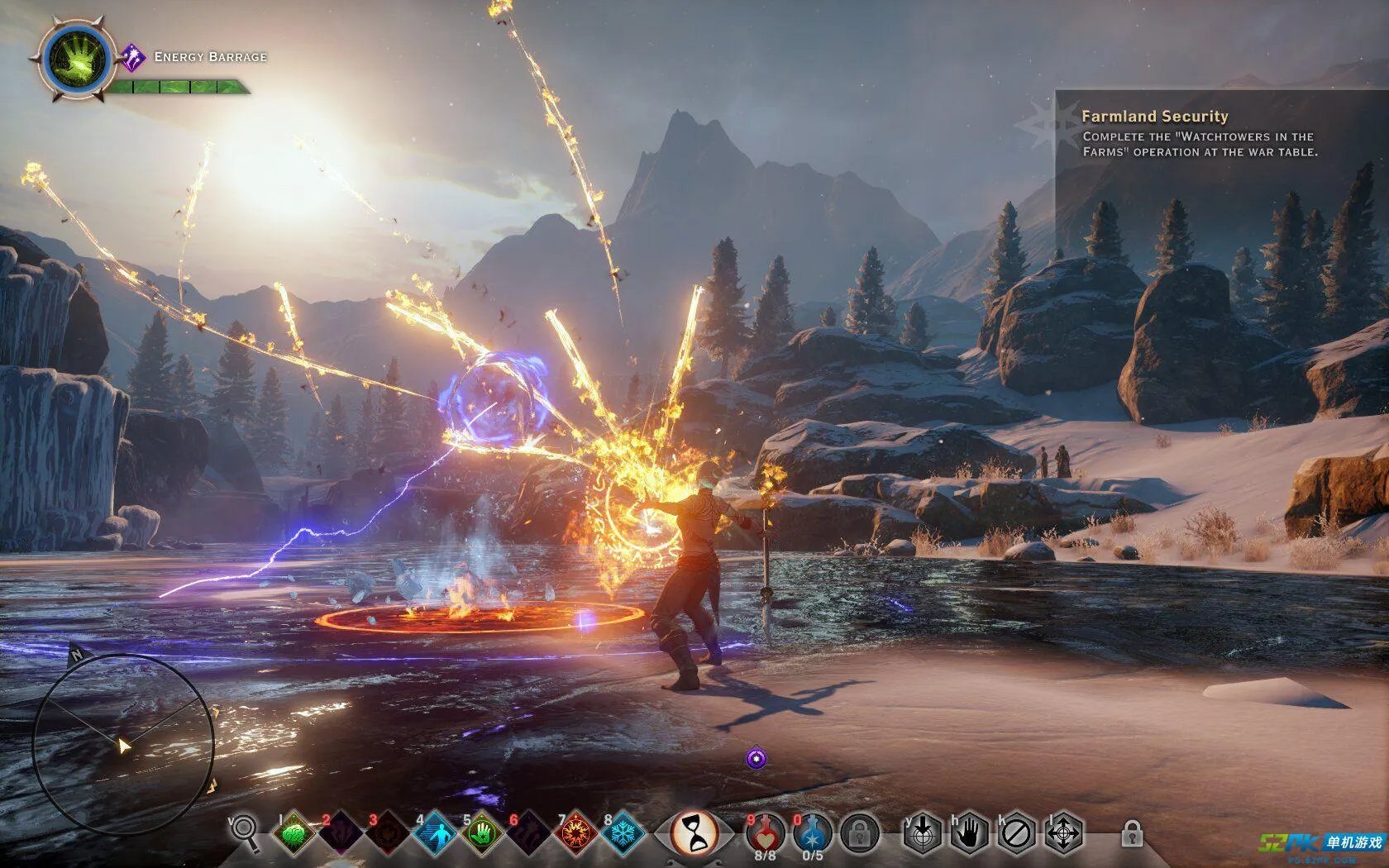The width and height of the screenshot is (1389, 868).
Task: Drink the red health potion
Action: click(765, 832)
